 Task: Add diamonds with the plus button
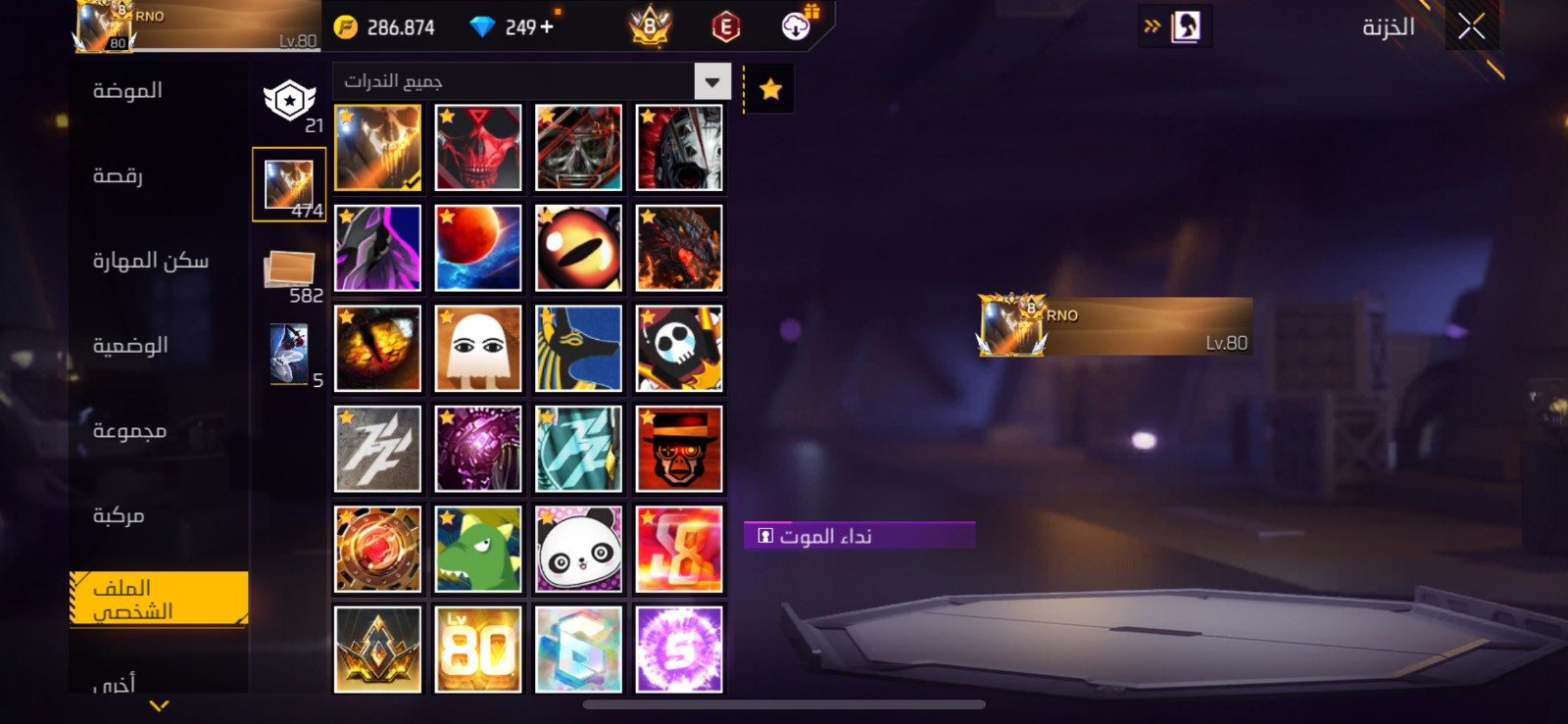[547, 26]
